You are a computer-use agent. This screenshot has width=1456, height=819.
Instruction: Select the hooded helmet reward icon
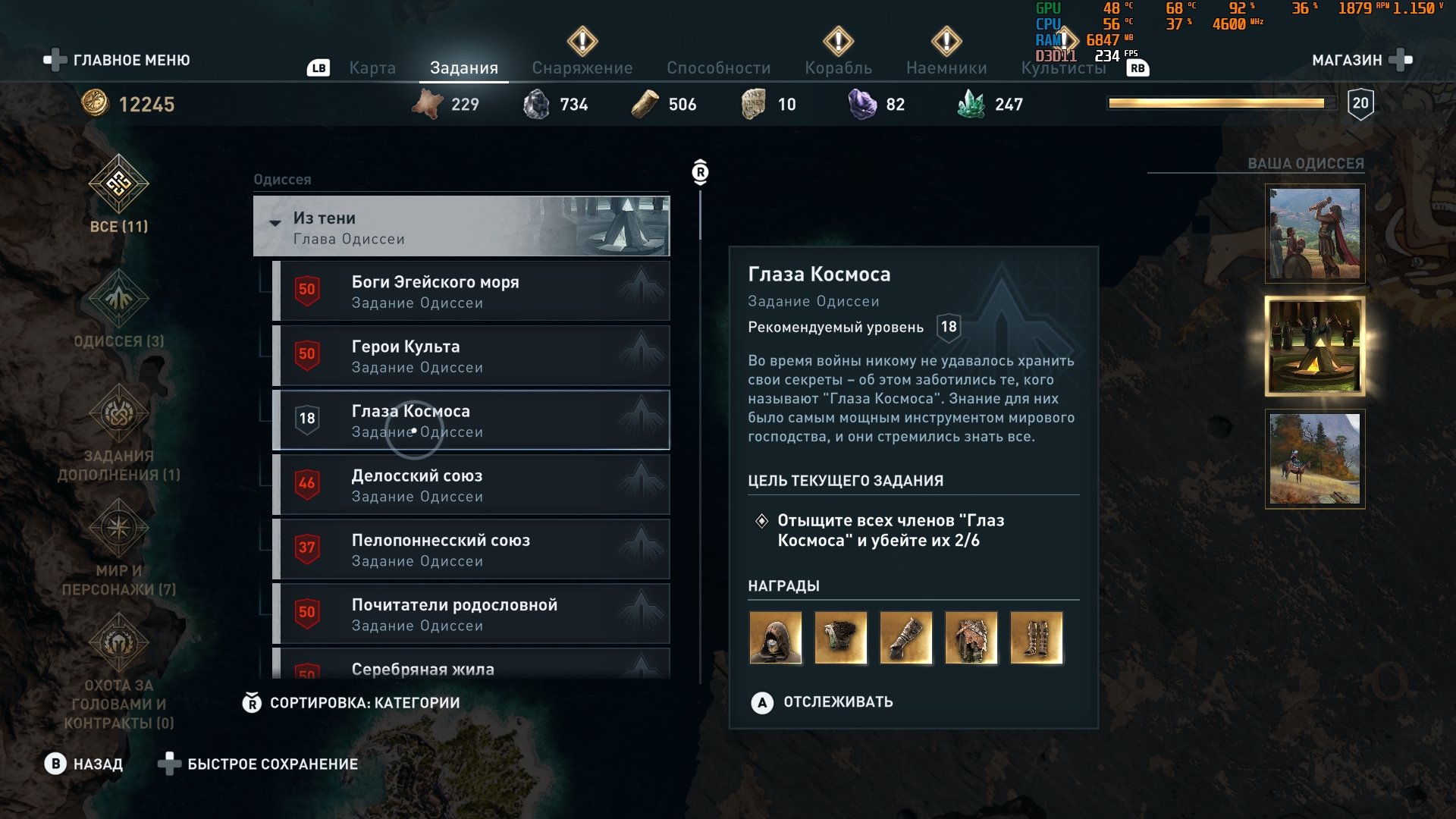tap(775, 638)
